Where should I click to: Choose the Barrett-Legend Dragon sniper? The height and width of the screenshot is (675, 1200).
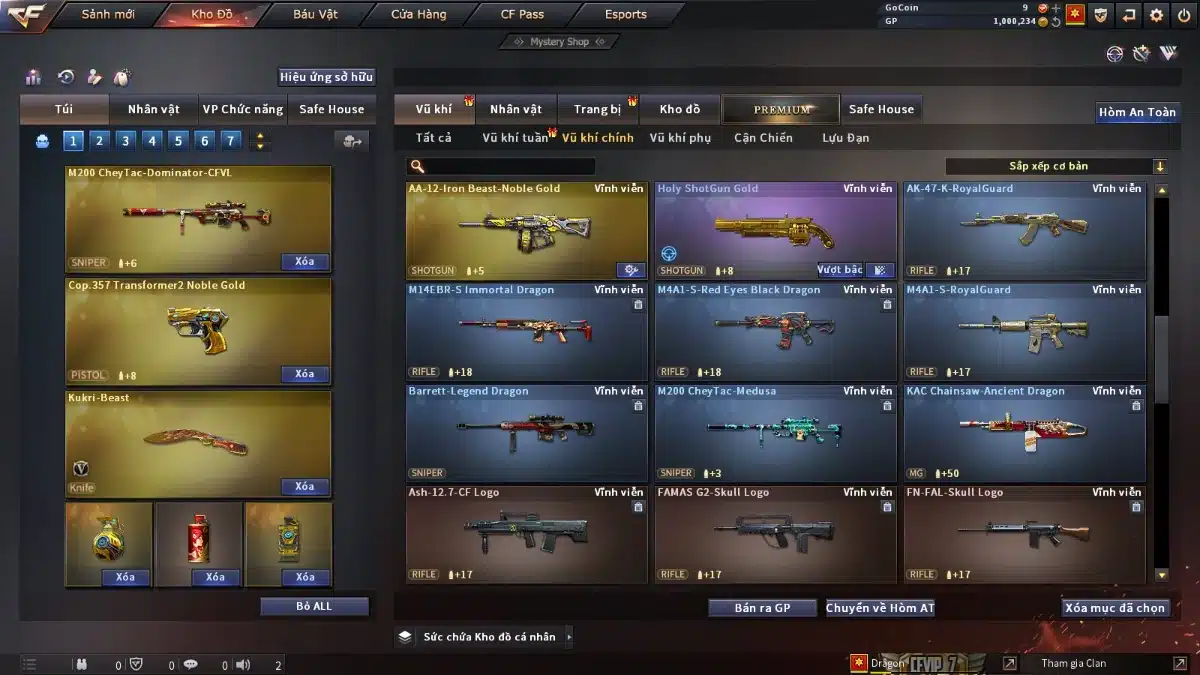coord(526,433)
